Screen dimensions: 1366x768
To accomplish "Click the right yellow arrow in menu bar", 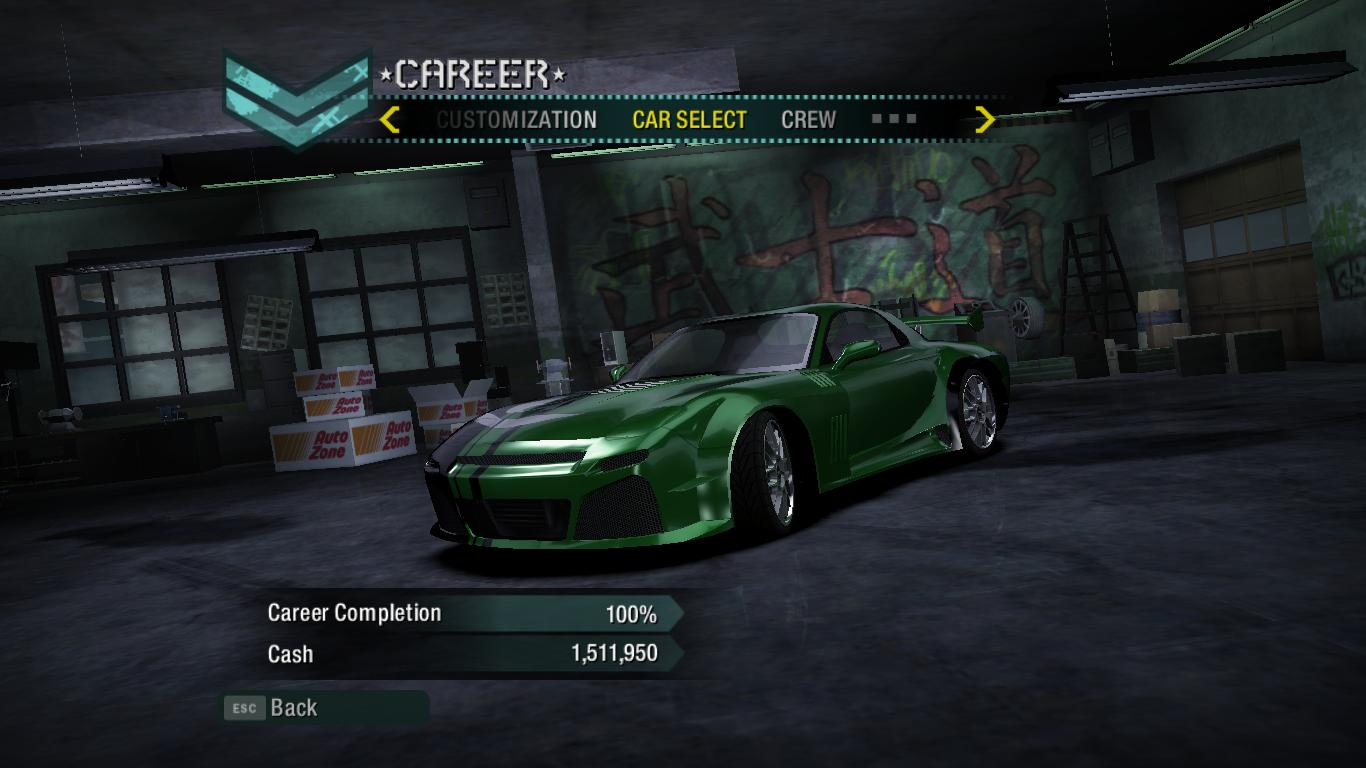I will 985,120.
